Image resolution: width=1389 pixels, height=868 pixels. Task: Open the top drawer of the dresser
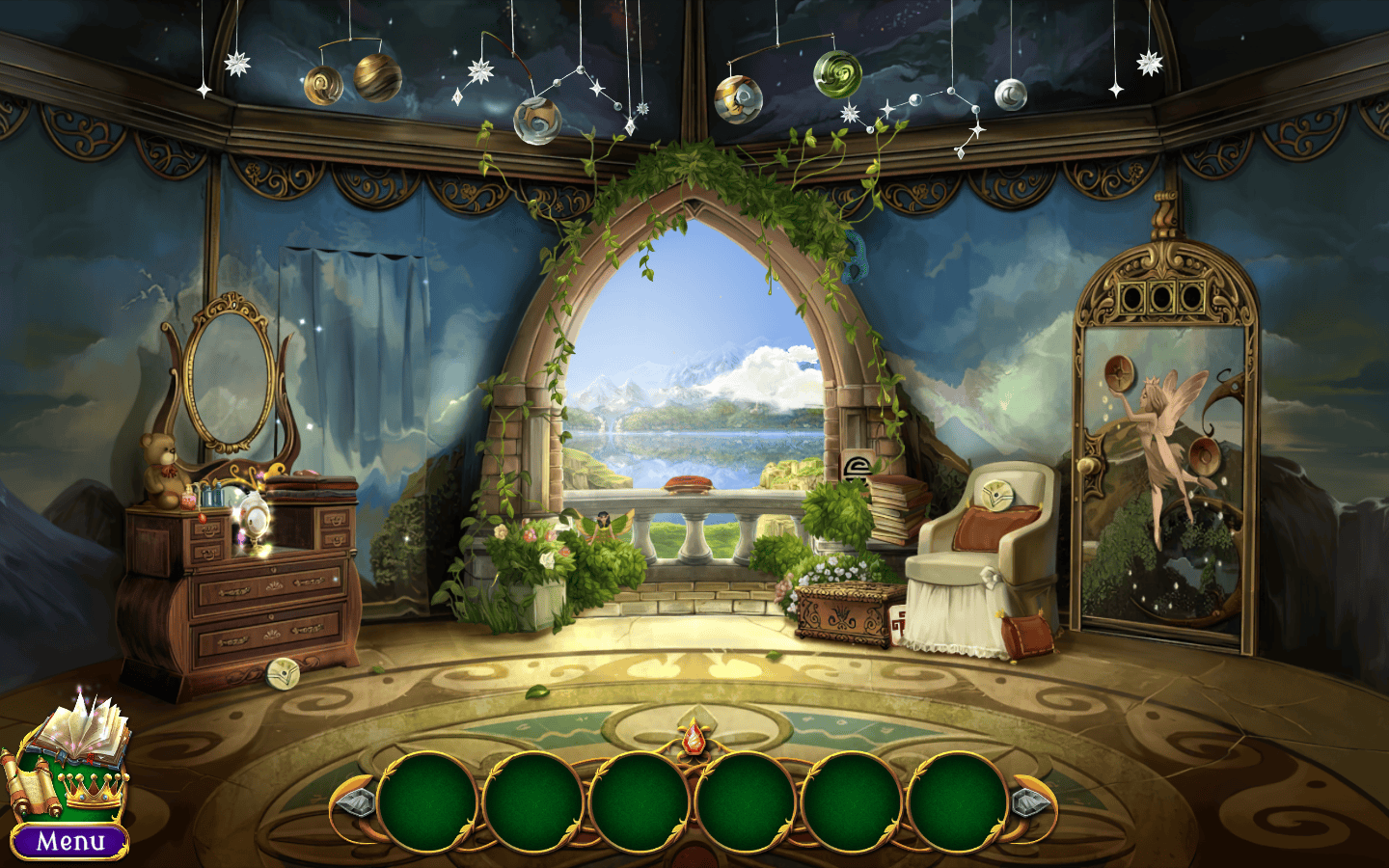click(x=270, y=585)
